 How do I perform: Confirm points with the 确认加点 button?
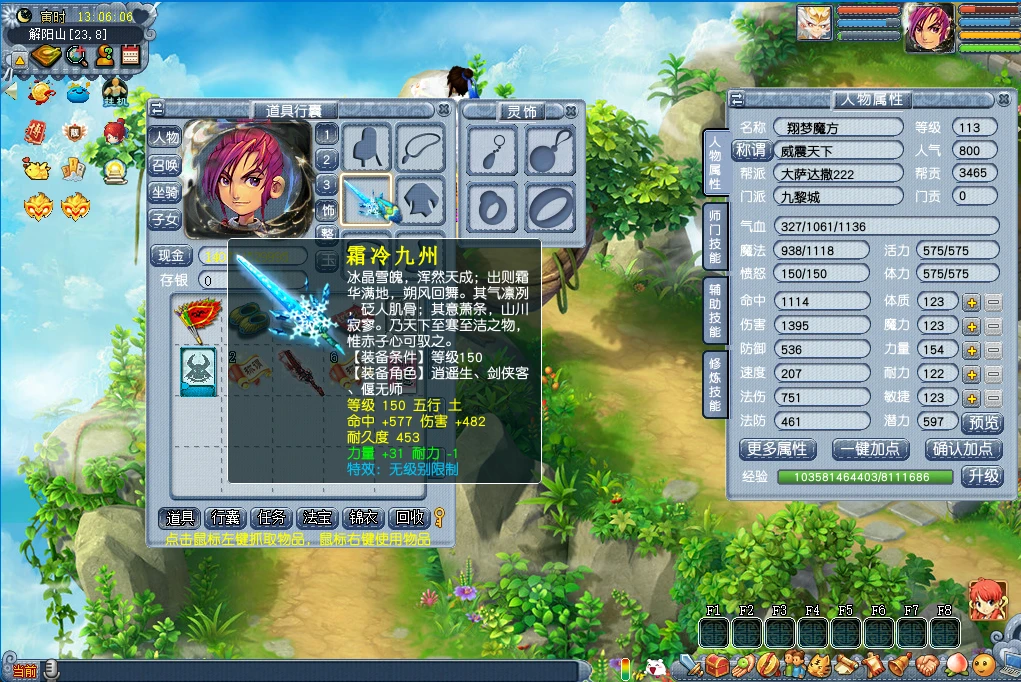[x=963, y=449]
